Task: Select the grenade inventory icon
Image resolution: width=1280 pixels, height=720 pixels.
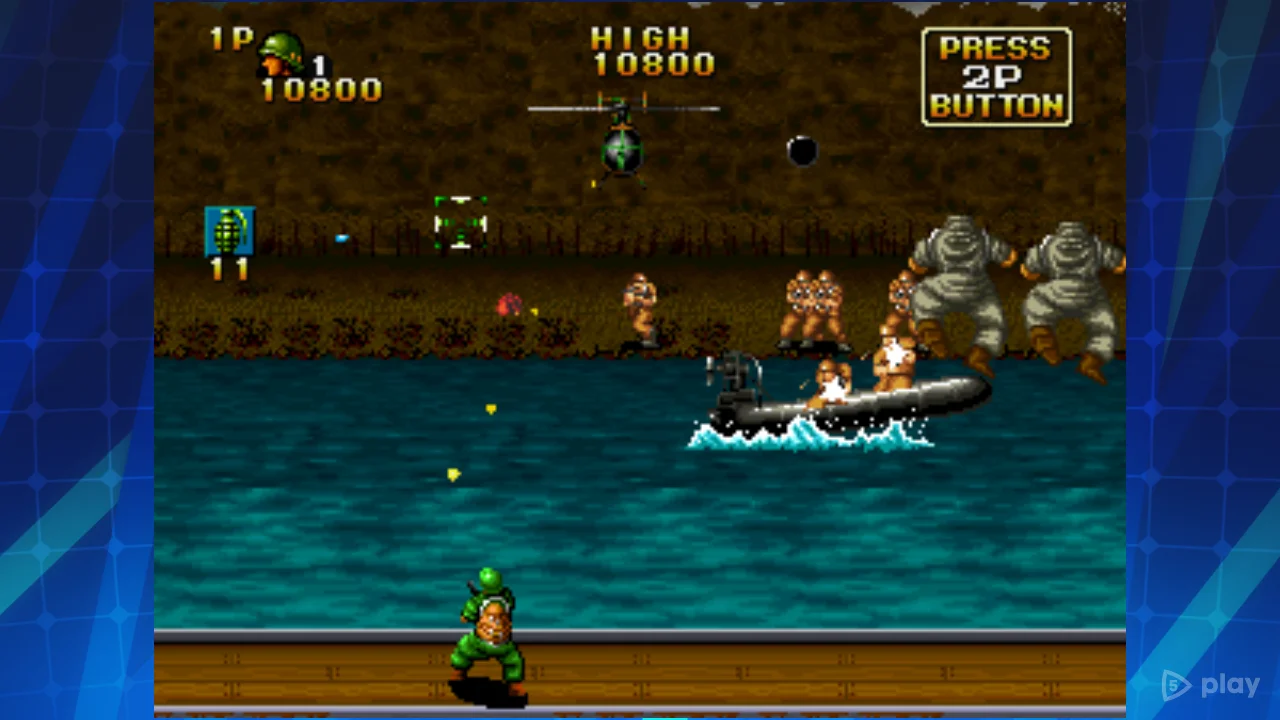Action: [229, 232]
